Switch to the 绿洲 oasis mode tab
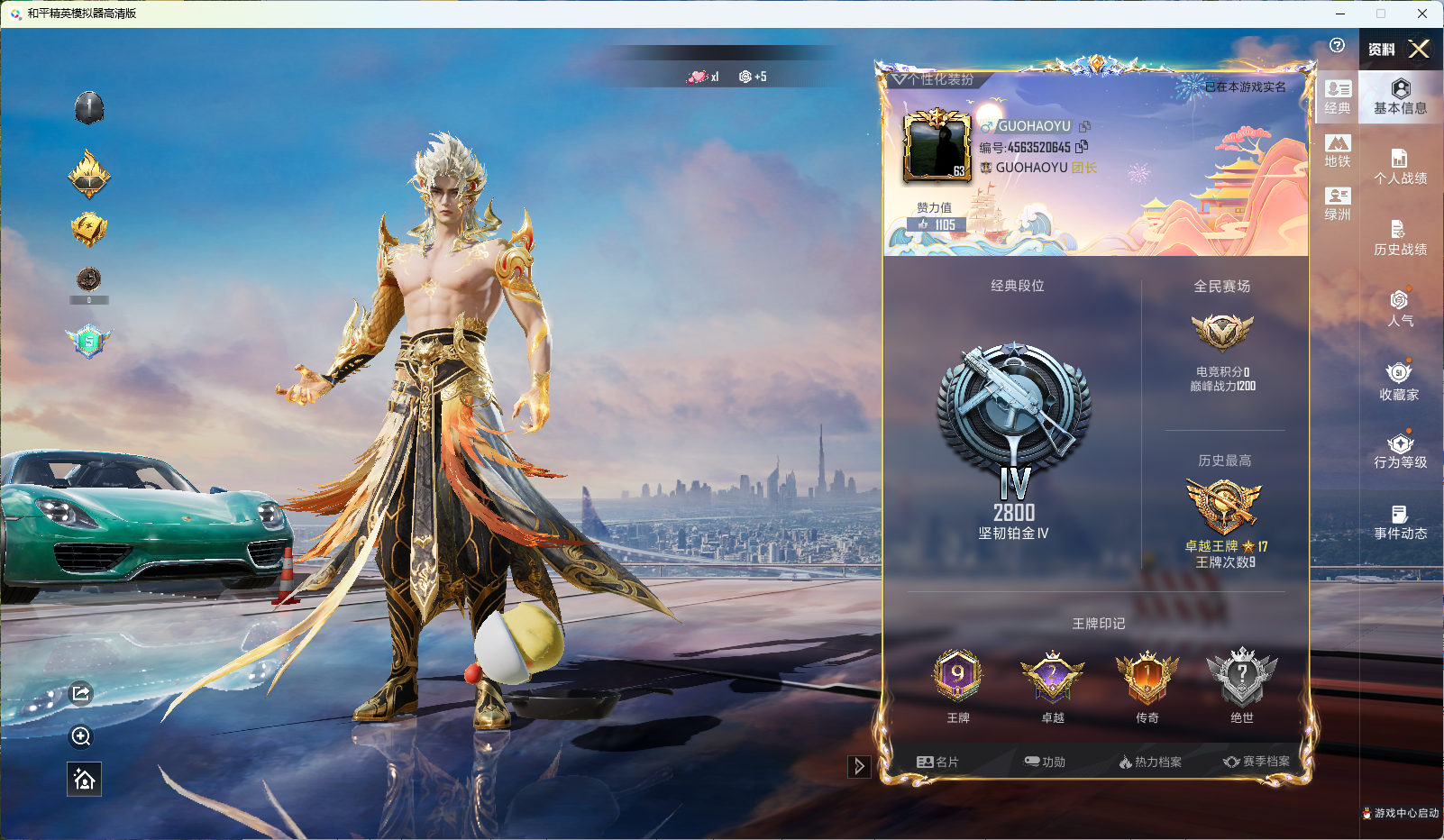 tap(1338, 204)
